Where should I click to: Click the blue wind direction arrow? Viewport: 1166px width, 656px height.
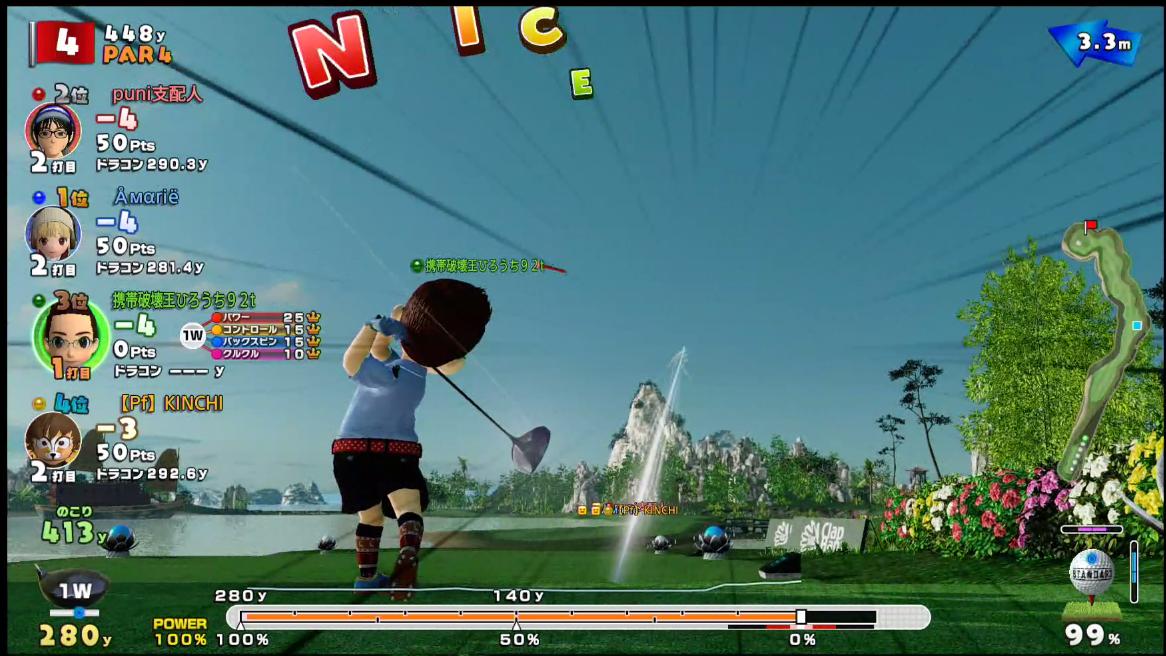coord(1094,43)
